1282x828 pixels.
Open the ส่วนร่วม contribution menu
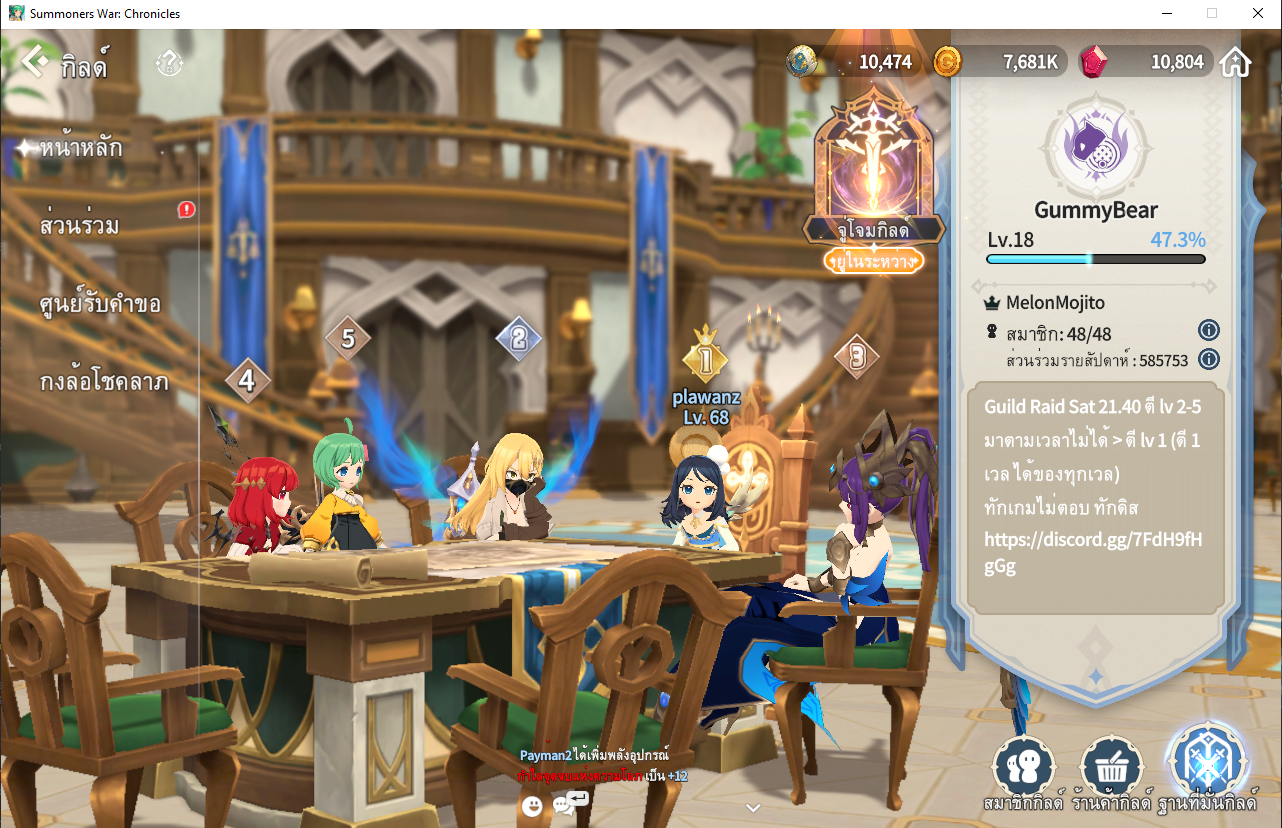(80, 226)
